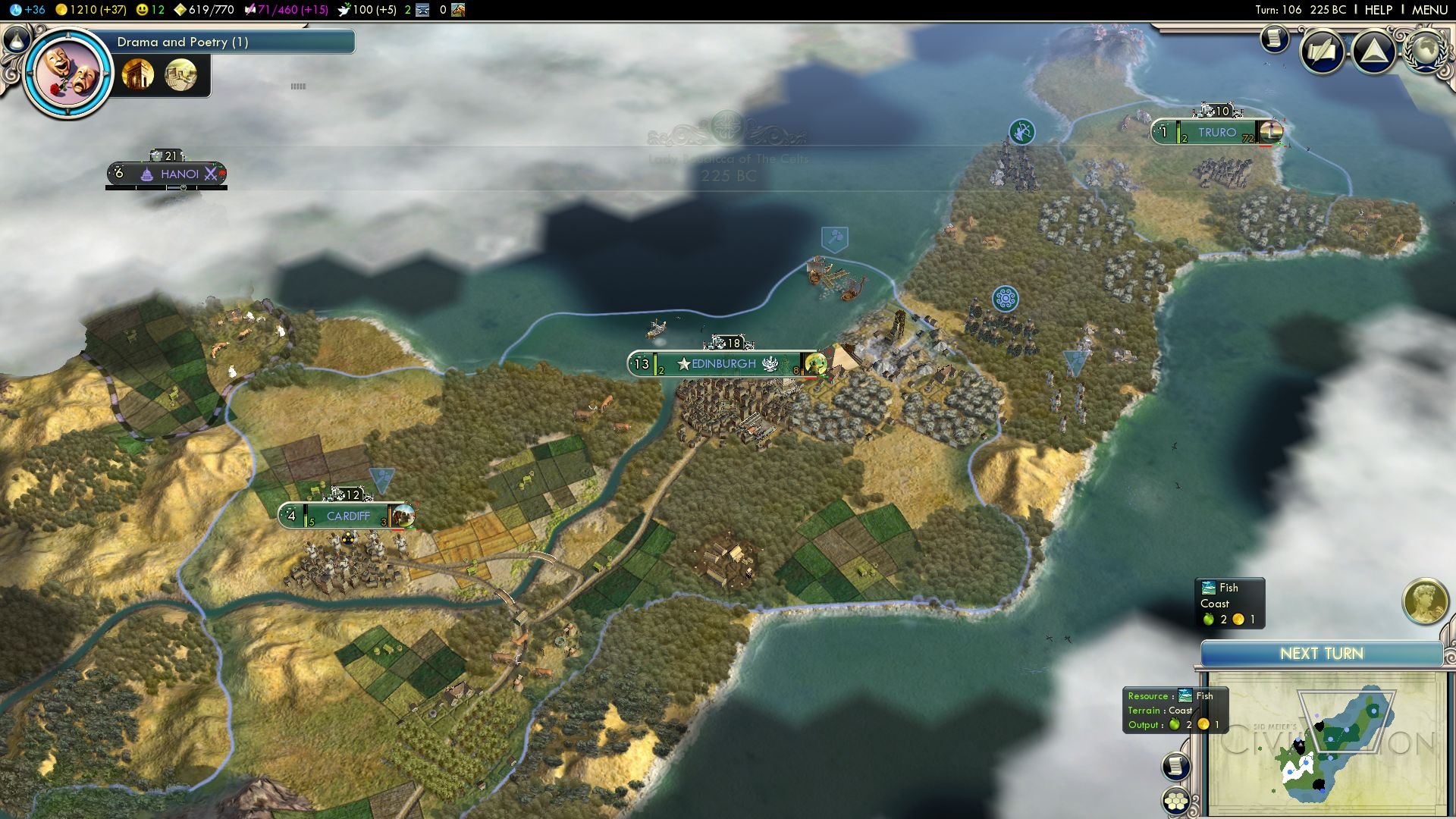The height and width of the screenshot is (819, 1456).
Task: Open the diplomacy globe button
Action: 1425,50
